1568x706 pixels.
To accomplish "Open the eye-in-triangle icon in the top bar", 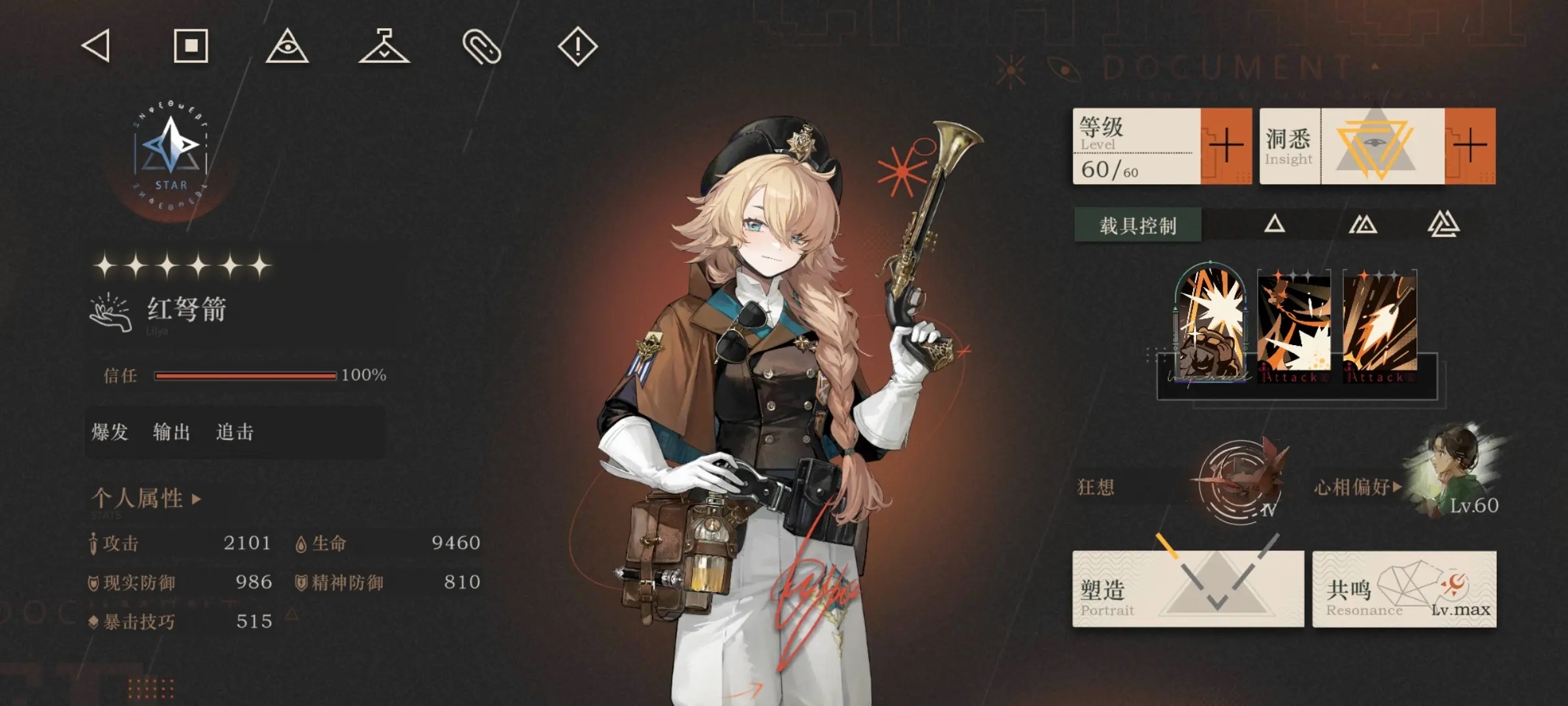I will (287, 46).
